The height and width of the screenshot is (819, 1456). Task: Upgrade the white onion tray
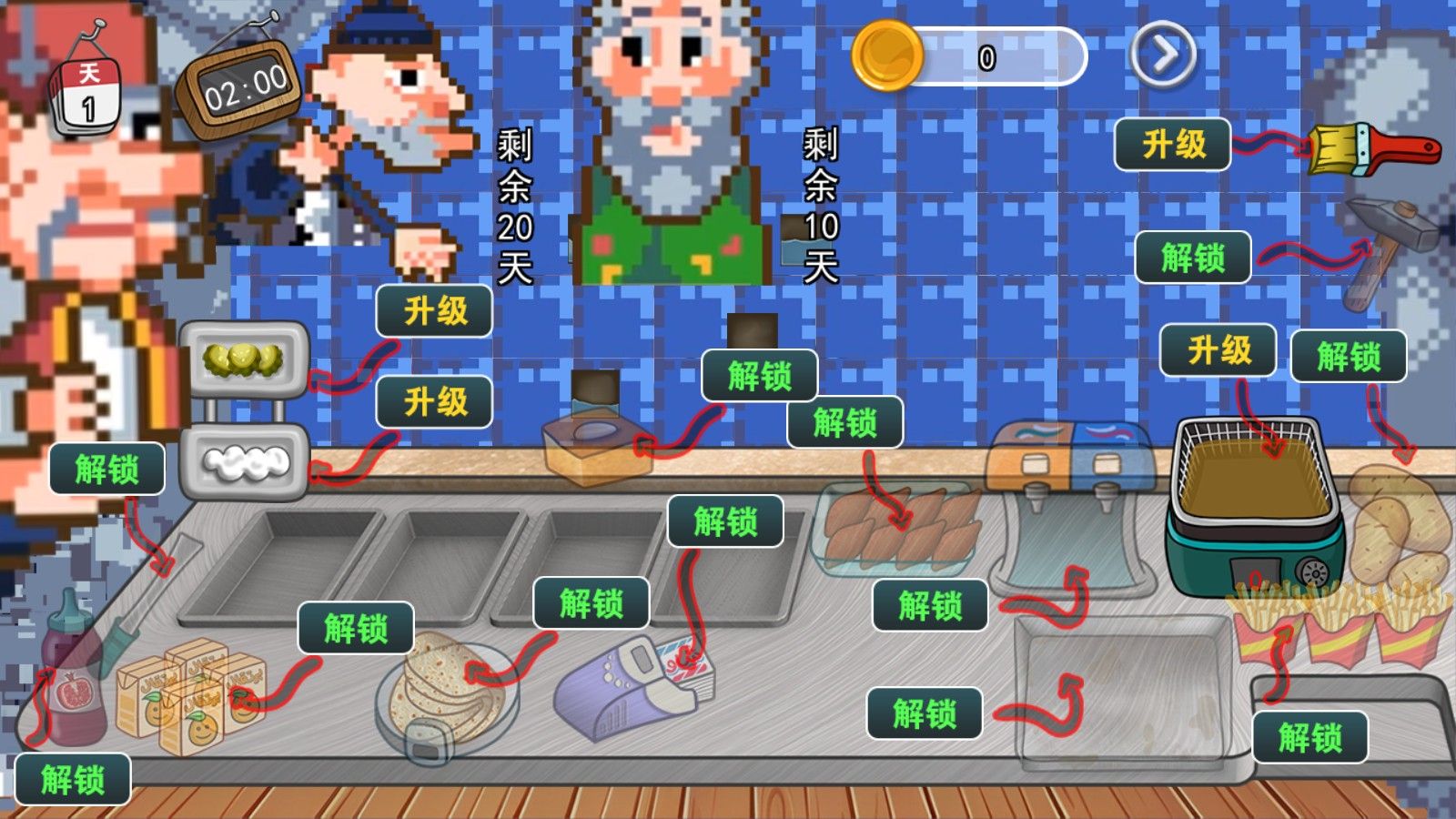[435, 401]
